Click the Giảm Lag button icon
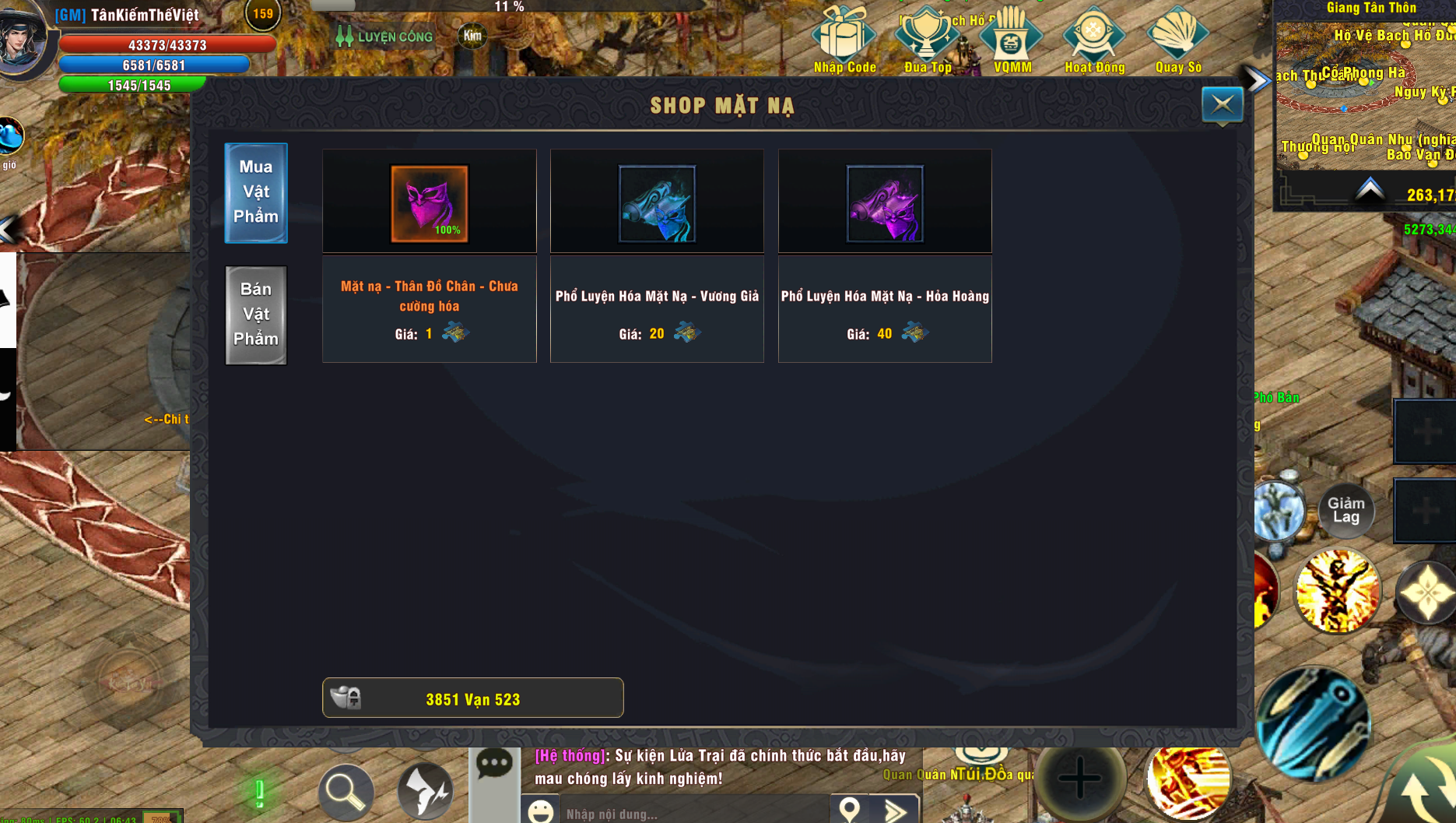 click(x=1345, y=510)
